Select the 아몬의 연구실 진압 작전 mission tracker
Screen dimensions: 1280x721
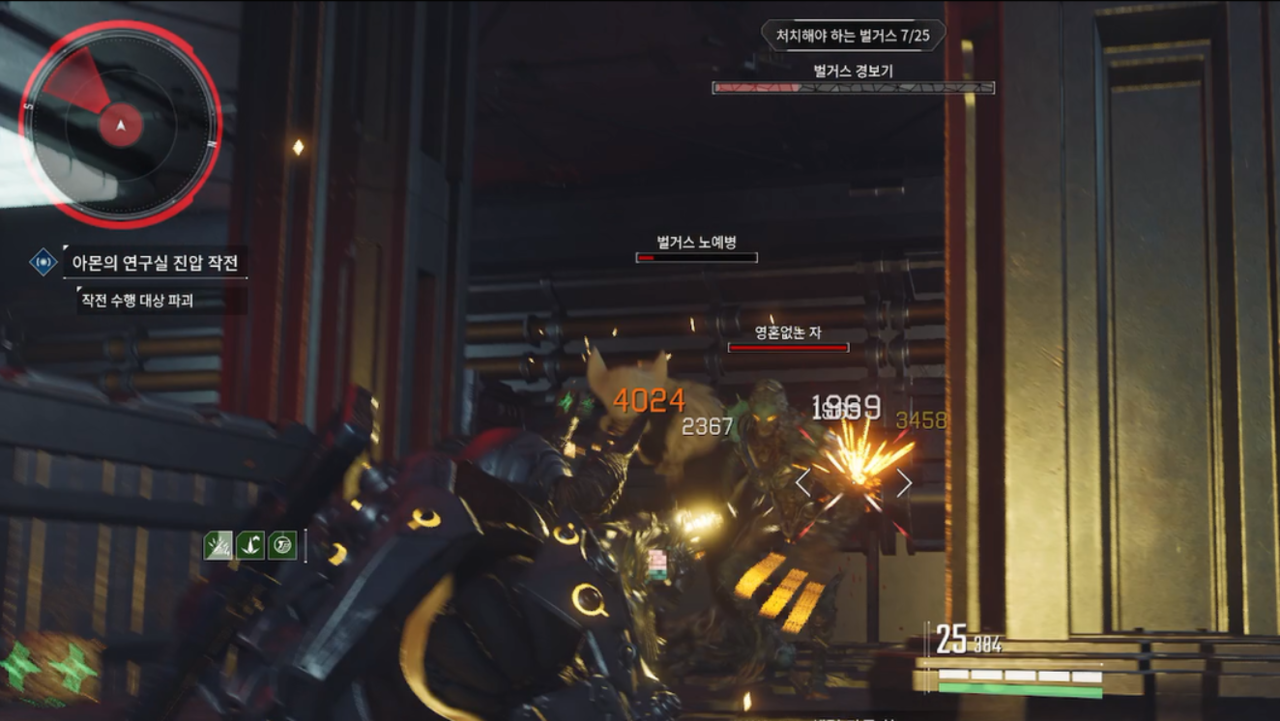tap(154, 263)
